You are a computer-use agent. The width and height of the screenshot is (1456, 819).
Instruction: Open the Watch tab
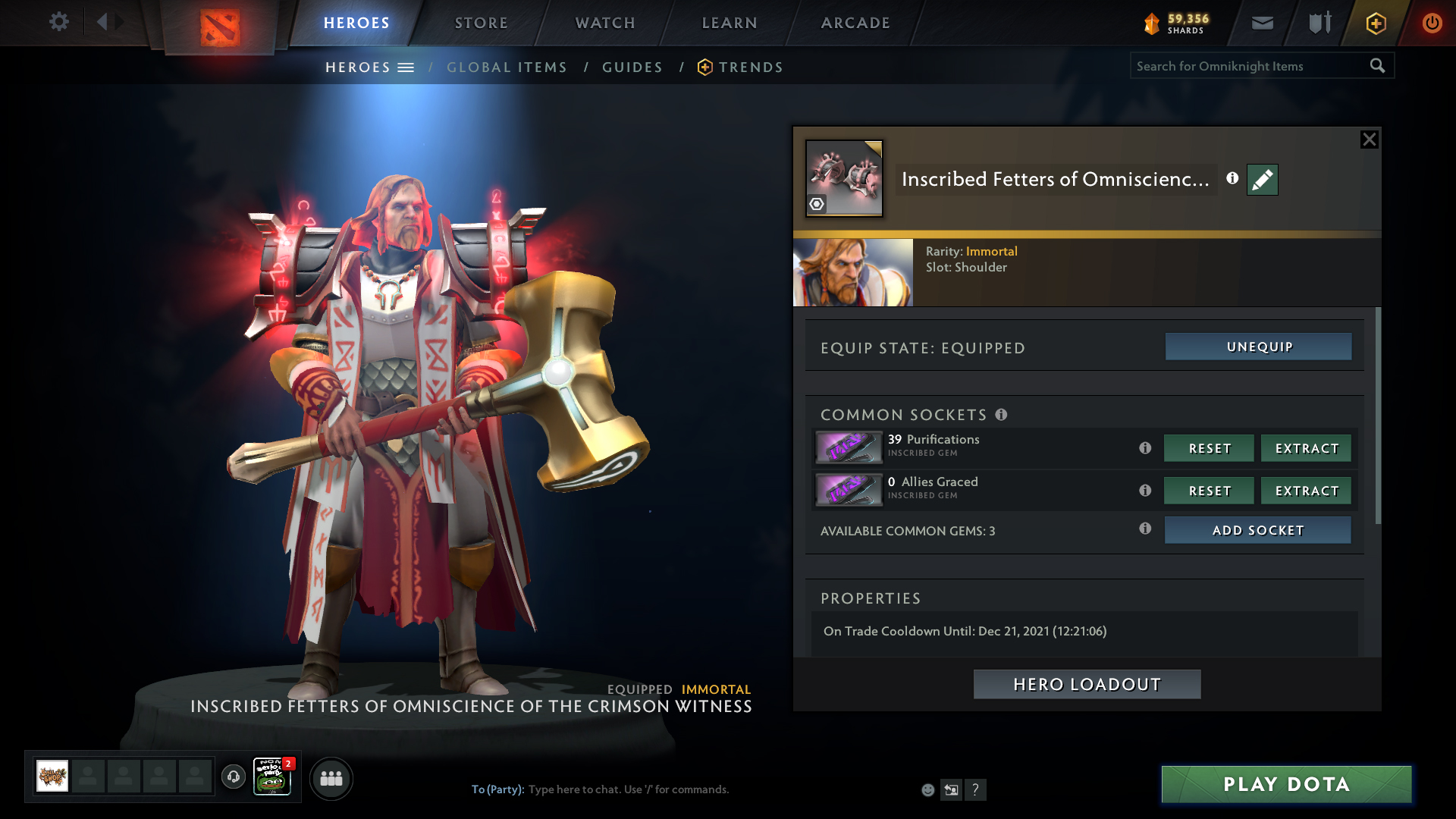coord(605,23)
